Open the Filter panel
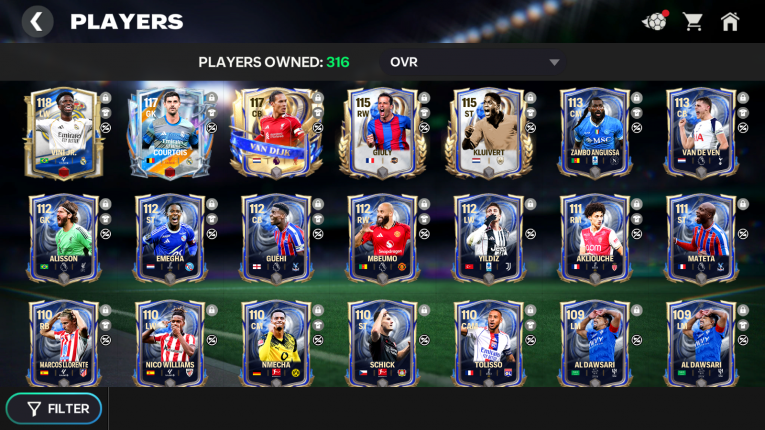 click(x=59, y=408)
